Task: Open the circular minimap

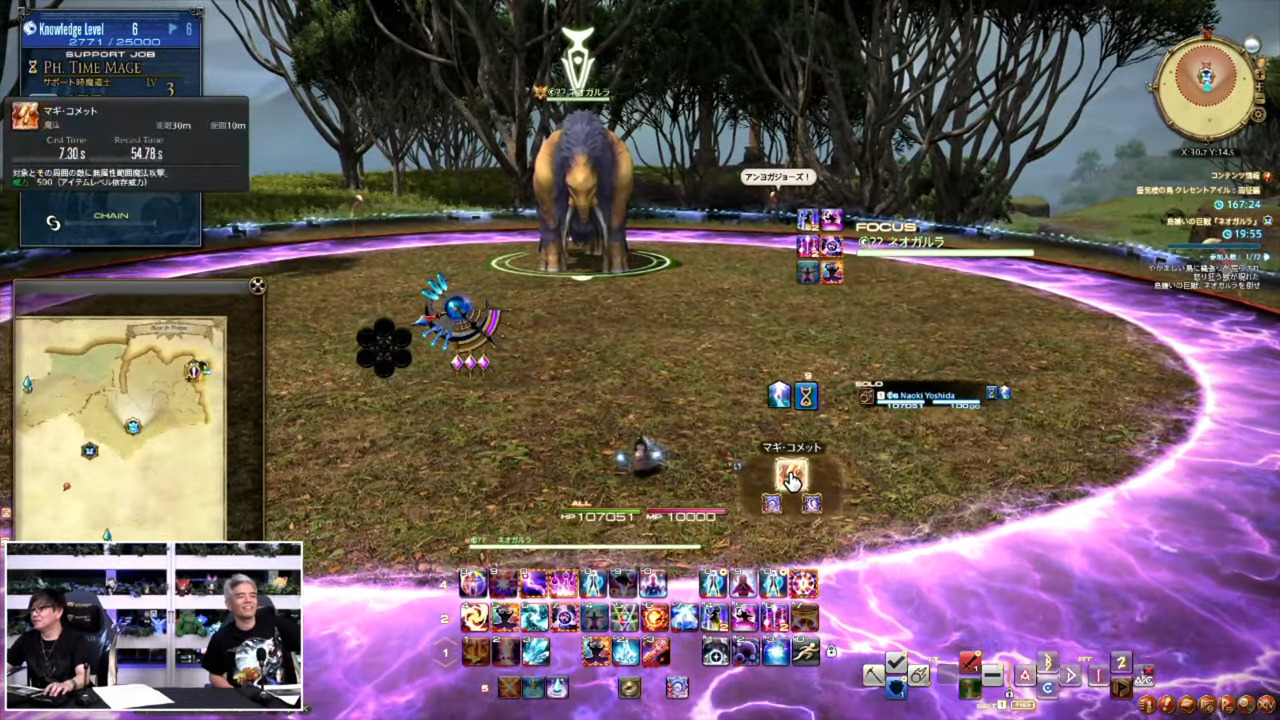Action: coord(1205,87)
